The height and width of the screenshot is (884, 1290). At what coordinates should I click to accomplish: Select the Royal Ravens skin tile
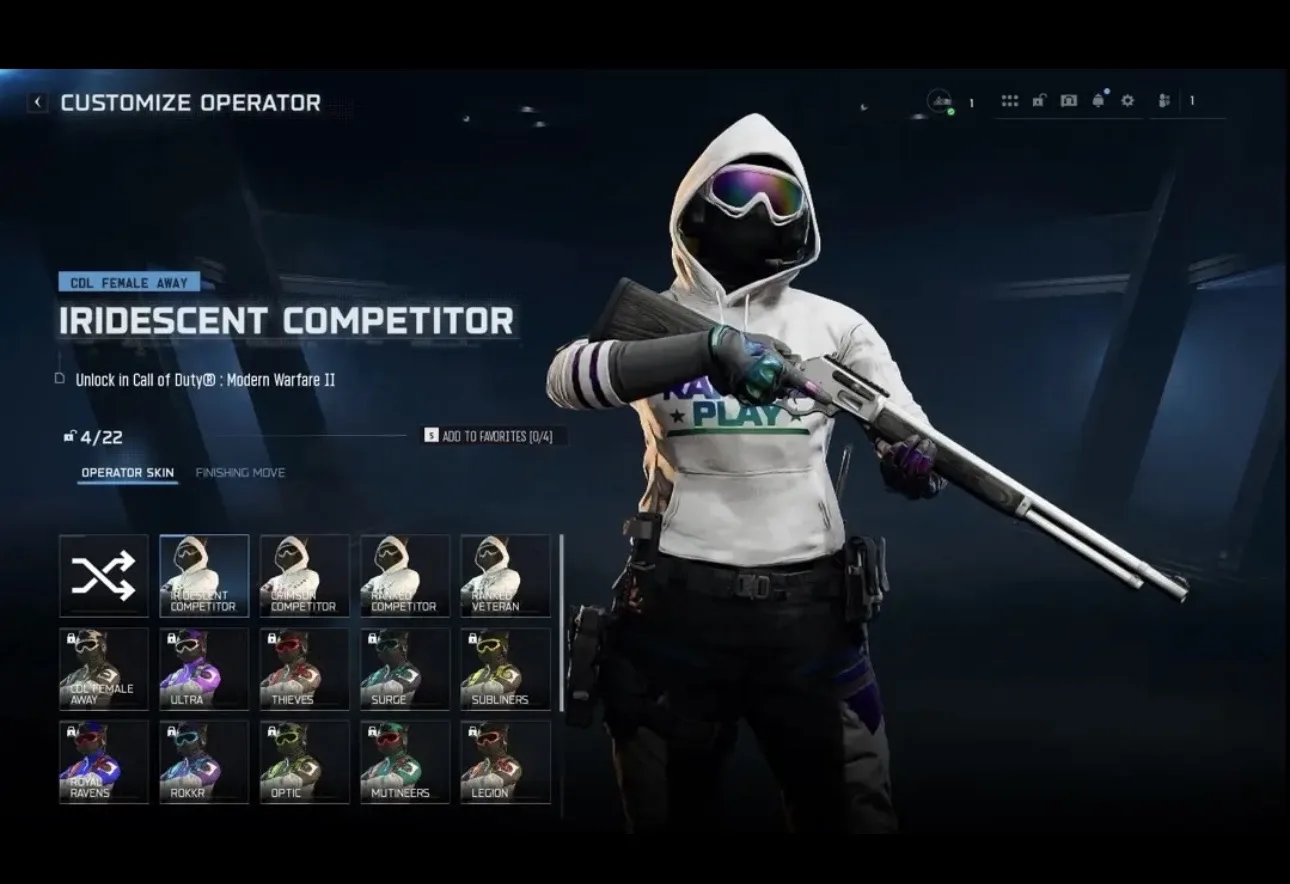(x=104, y=762)
